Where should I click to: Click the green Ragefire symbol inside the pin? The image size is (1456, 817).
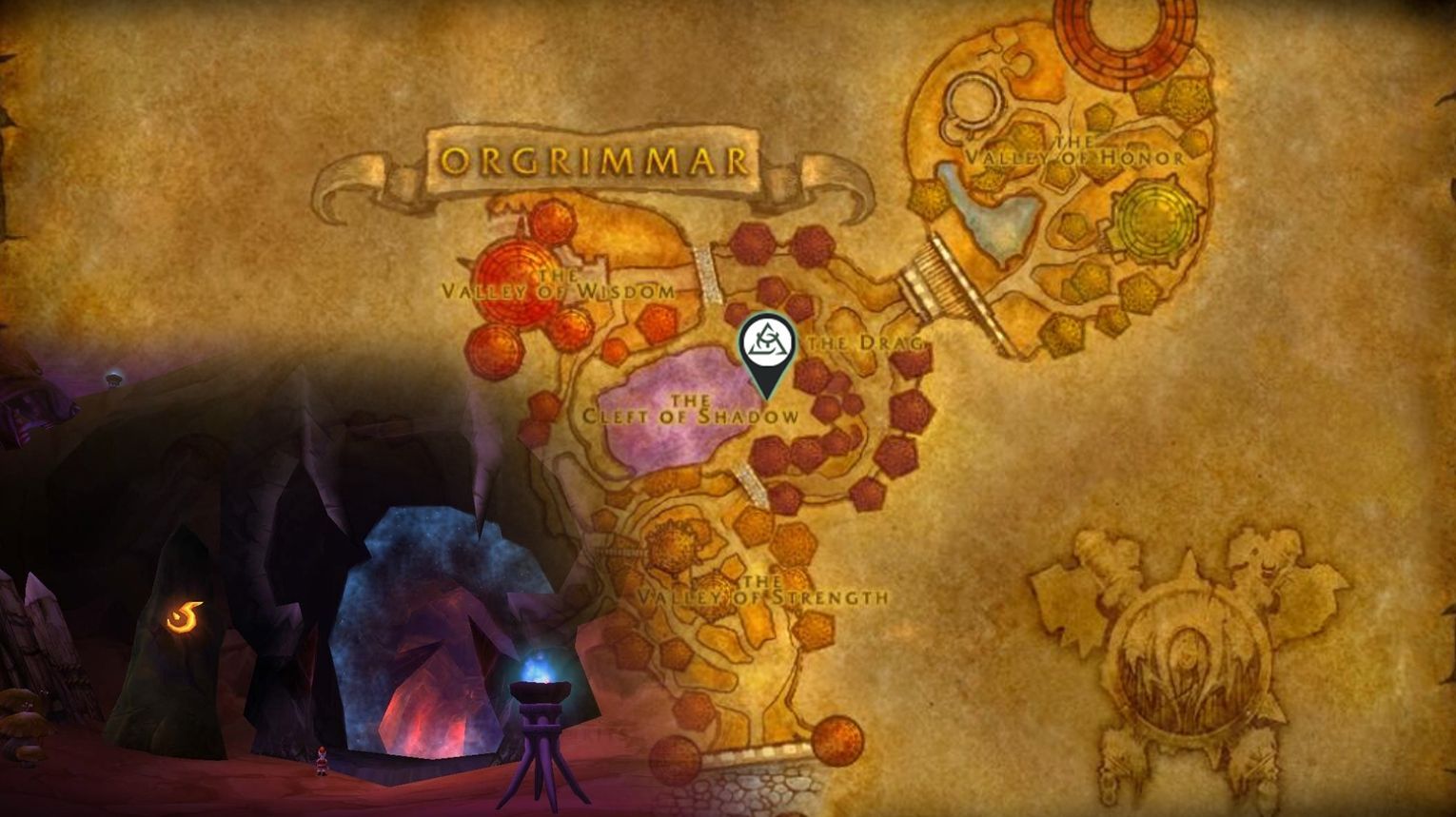coord(767,339)
